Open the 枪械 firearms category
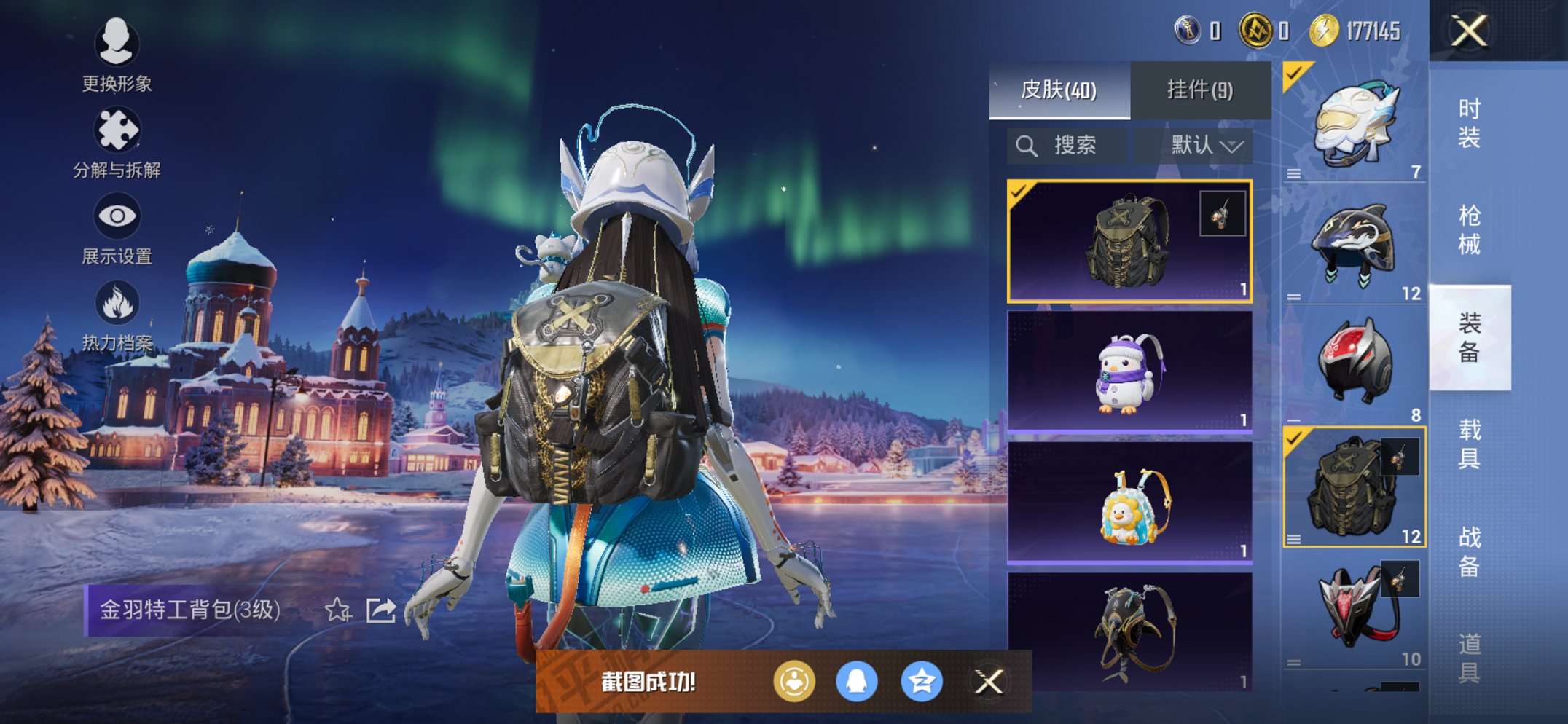 [x=1469, y=229]
